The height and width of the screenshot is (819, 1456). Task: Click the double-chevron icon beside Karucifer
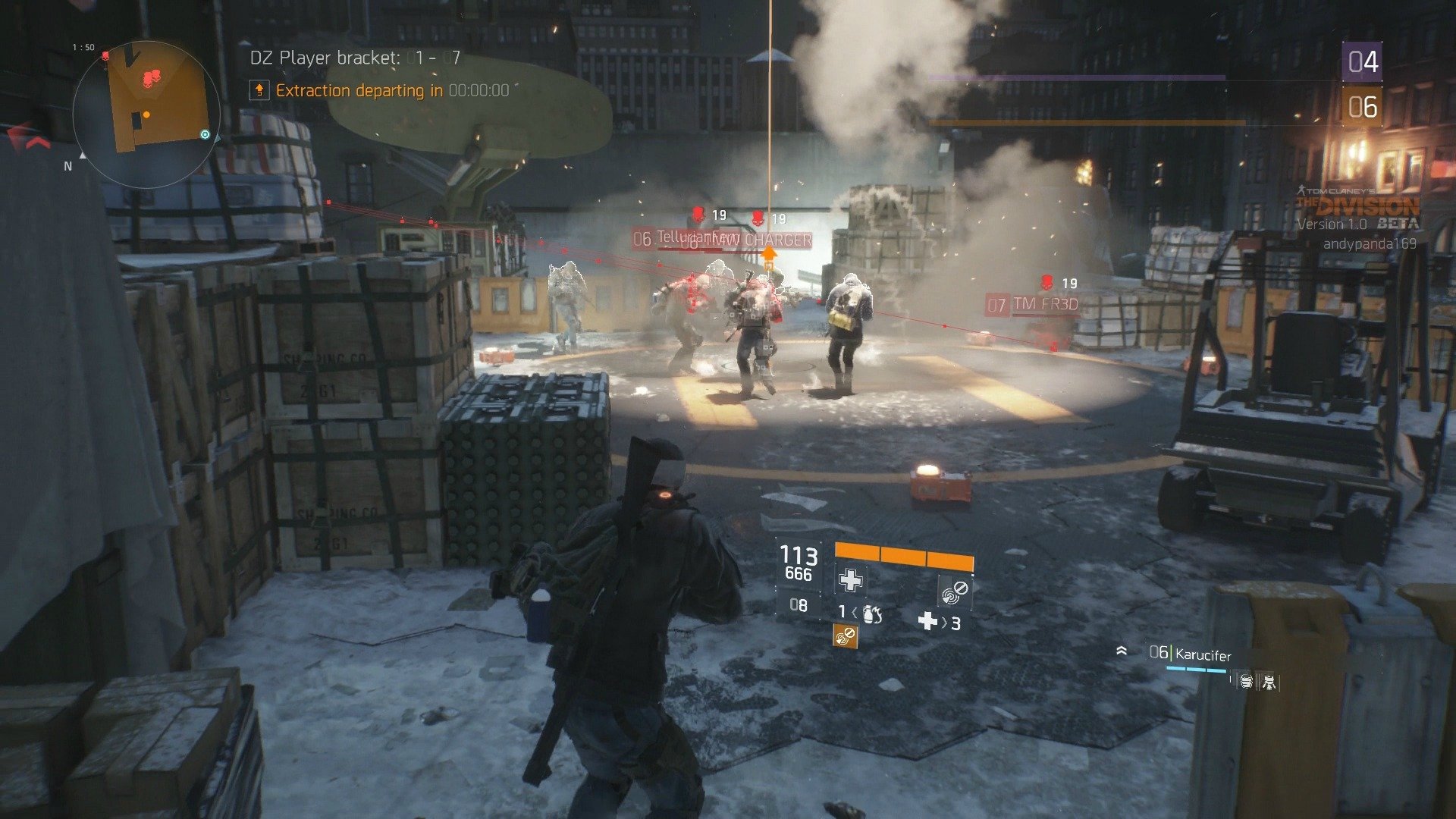click(x=1122, y=651)
